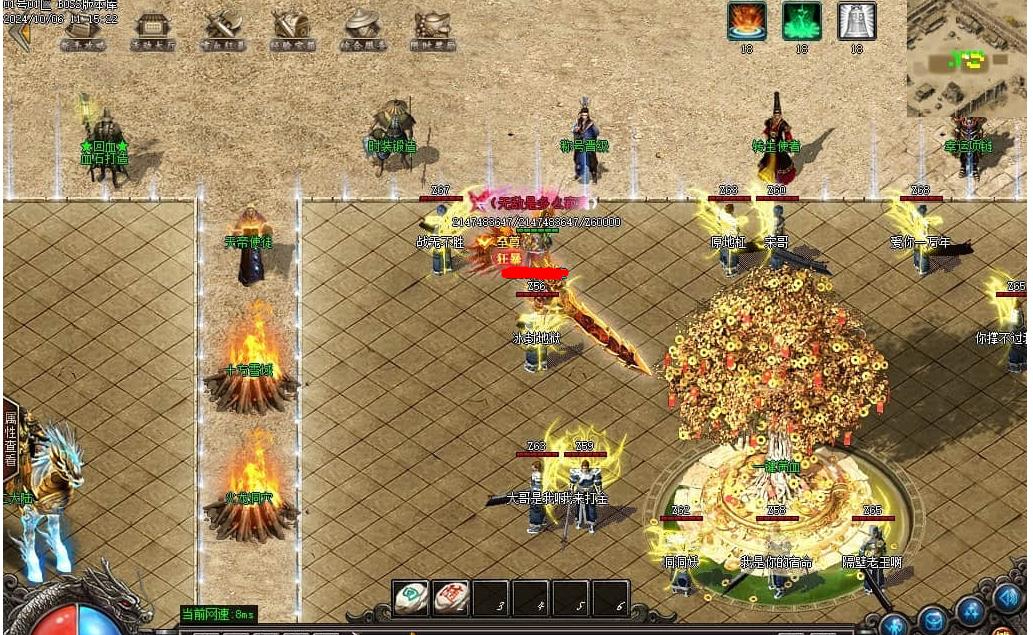The width and height of the screenshot is (1033, 635).
Task: Select the silver bell buff icon
Action: tap(856, 21)
